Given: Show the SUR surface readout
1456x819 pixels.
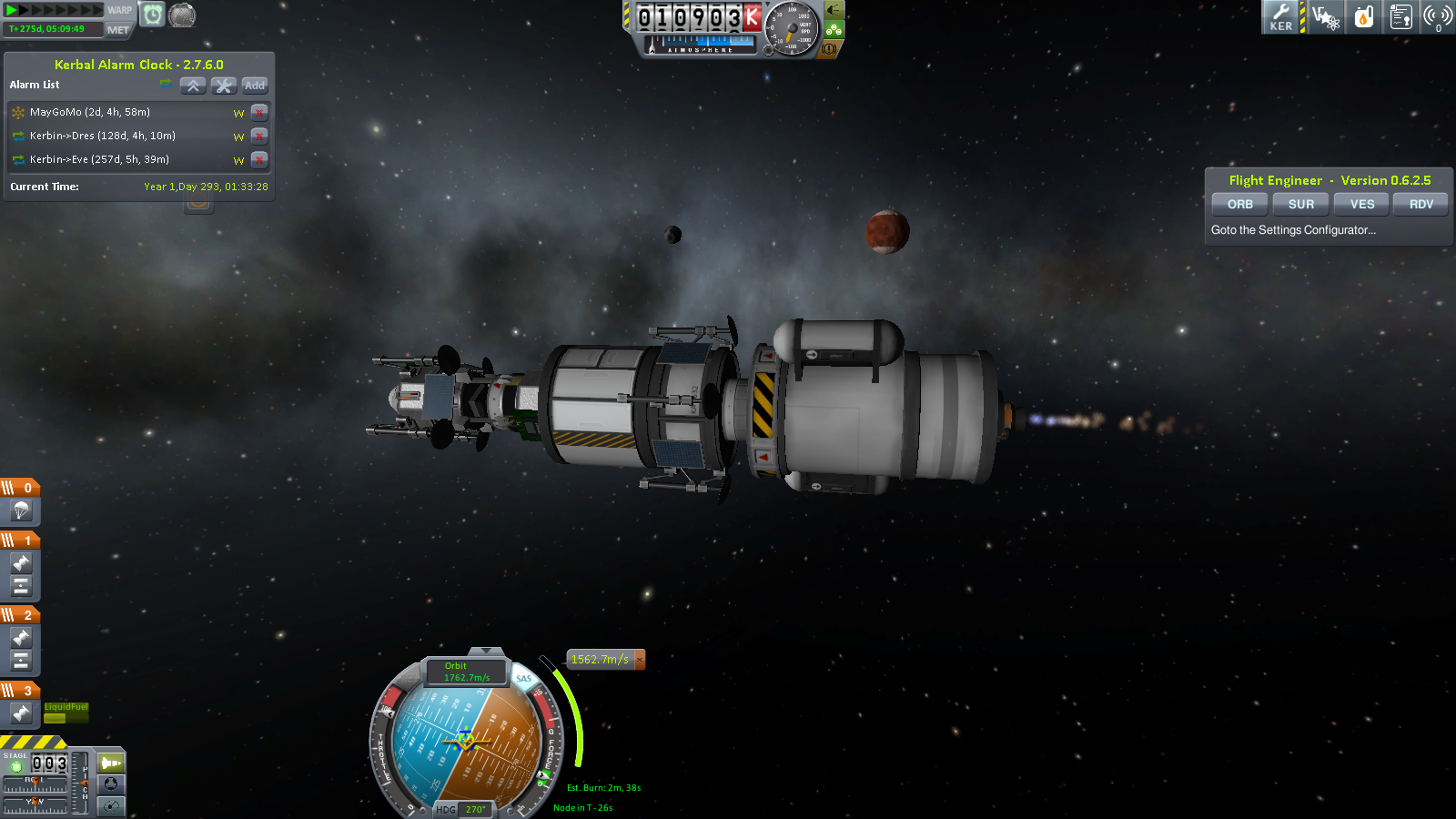Looking at the screenshot, I should click(x=1300, y=205).
